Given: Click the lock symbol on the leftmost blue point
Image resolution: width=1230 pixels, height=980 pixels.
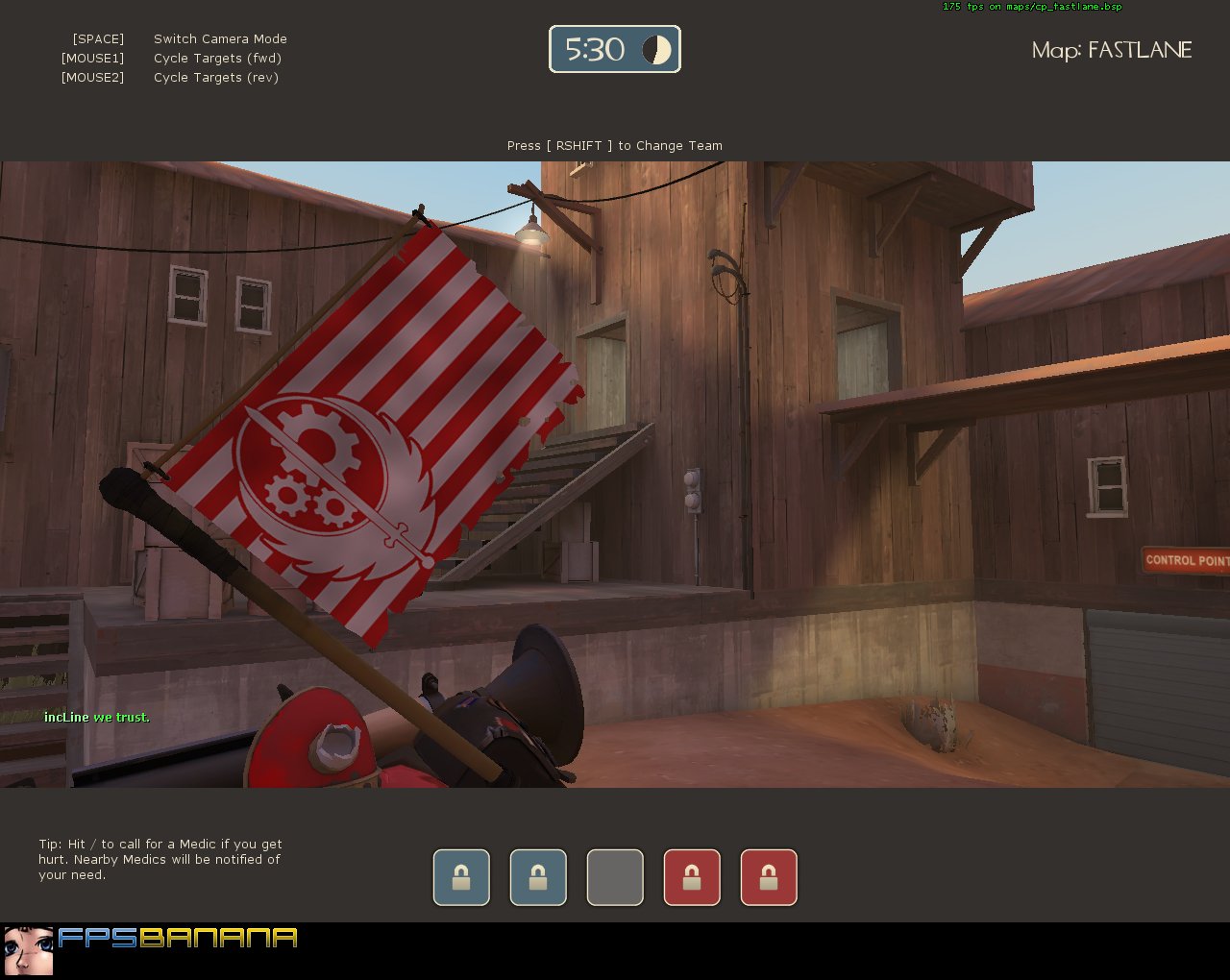Looking at the screenshot, I should click(461, 877).
